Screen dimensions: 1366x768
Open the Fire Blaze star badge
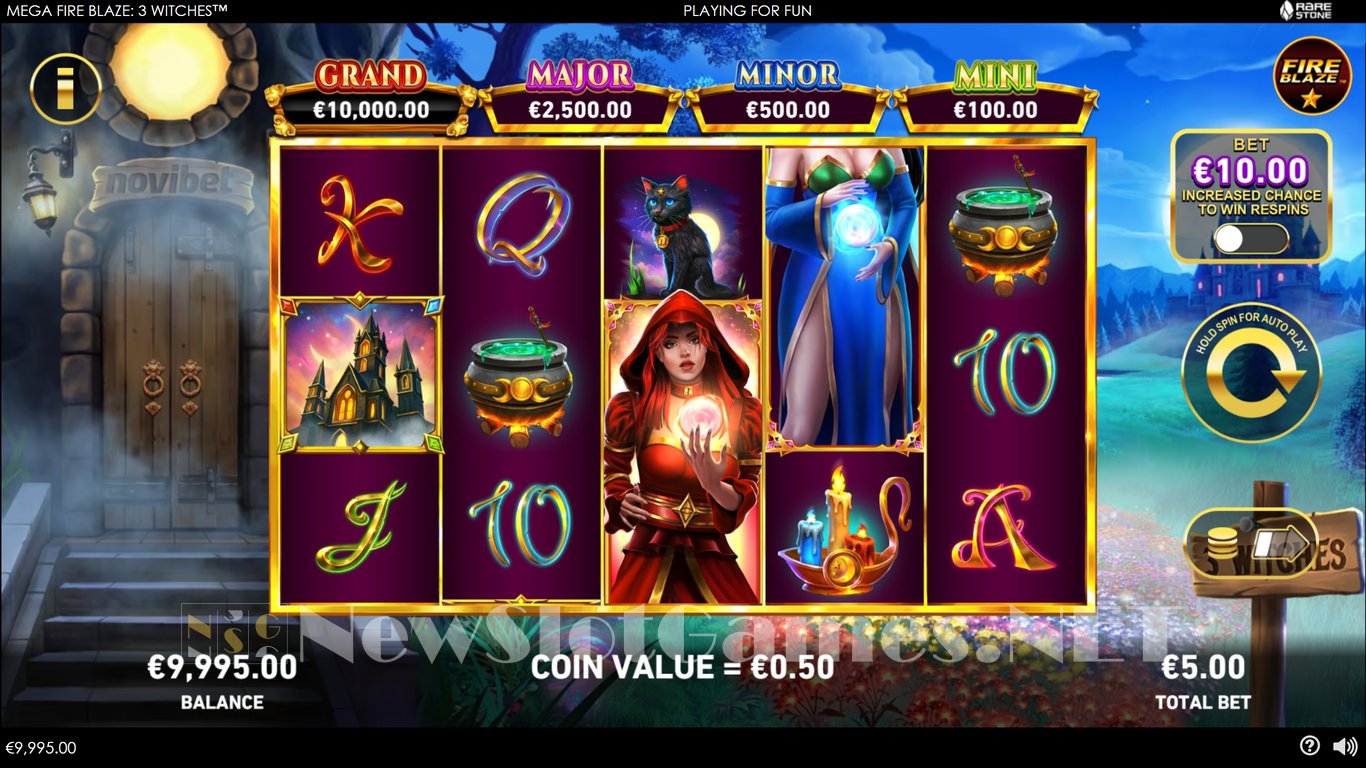[x=1311, y=76]
